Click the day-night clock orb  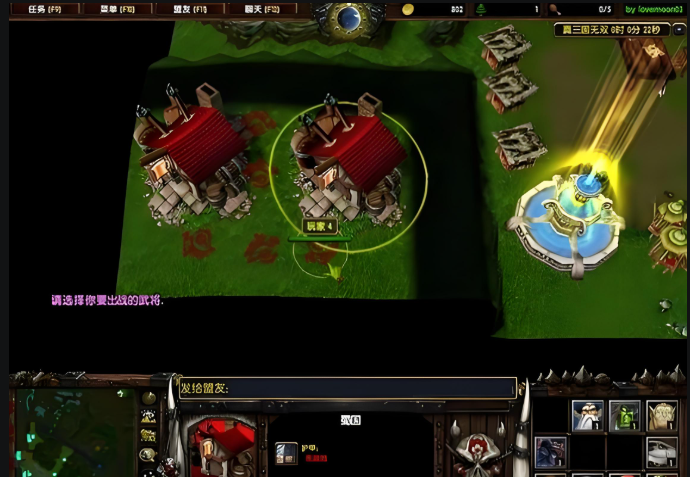[349, 17]
